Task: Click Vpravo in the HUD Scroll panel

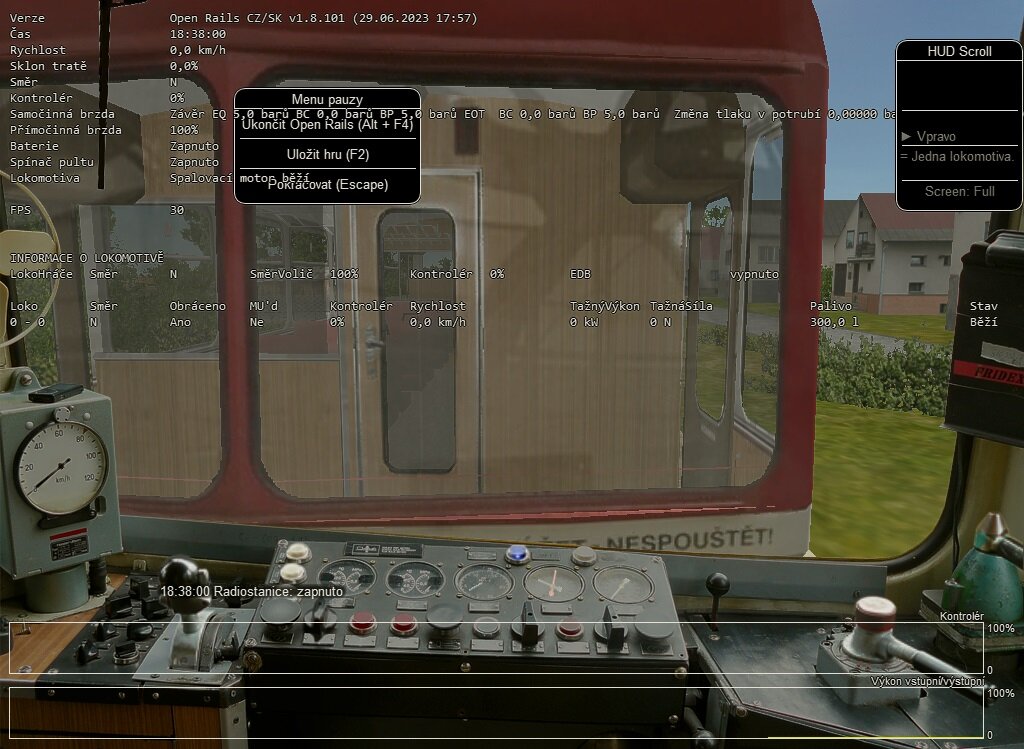Action: [936, 136]
